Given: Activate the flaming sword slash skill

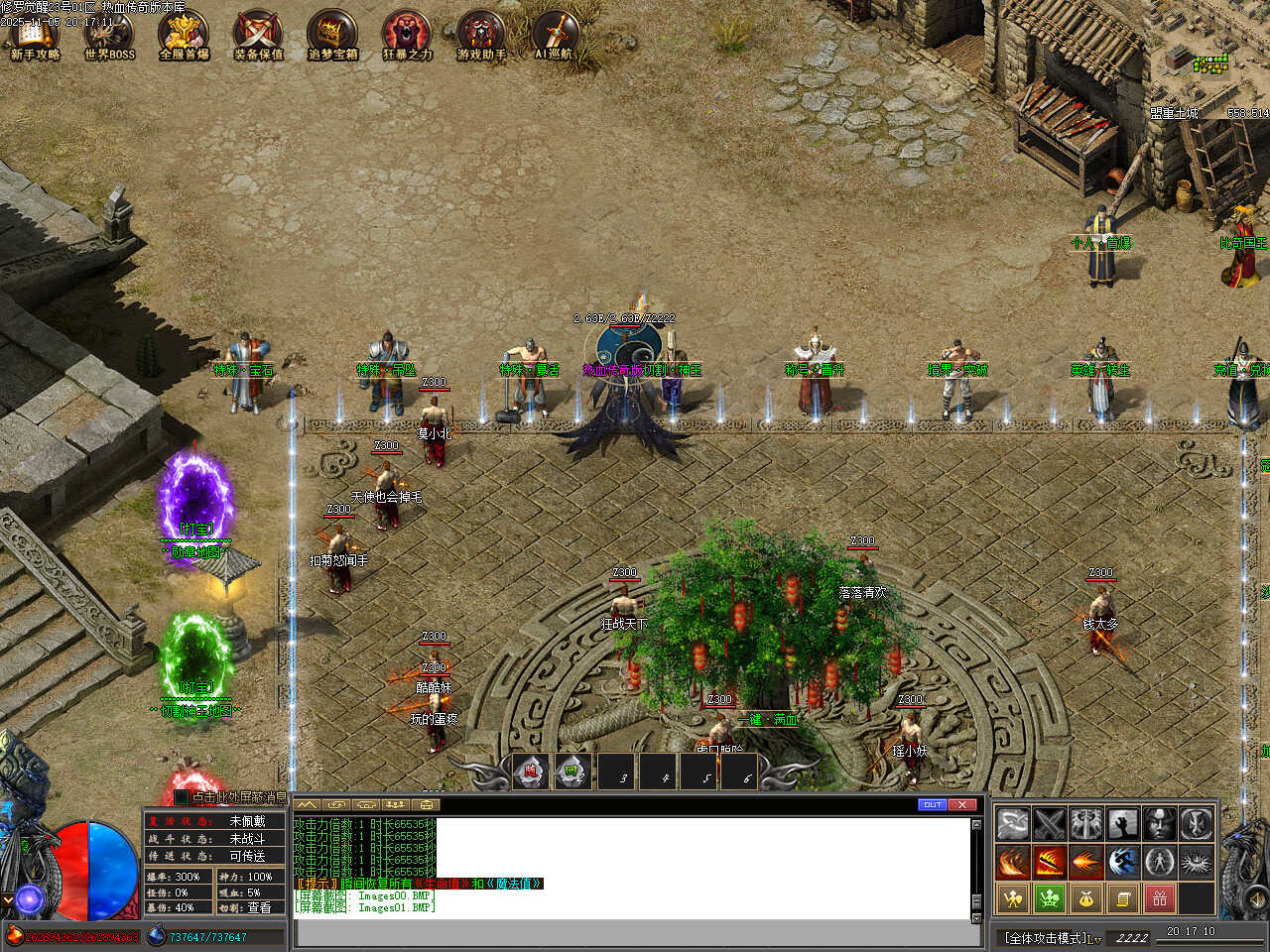Looking at the screenshot, I should click(x=1049, y=861).
